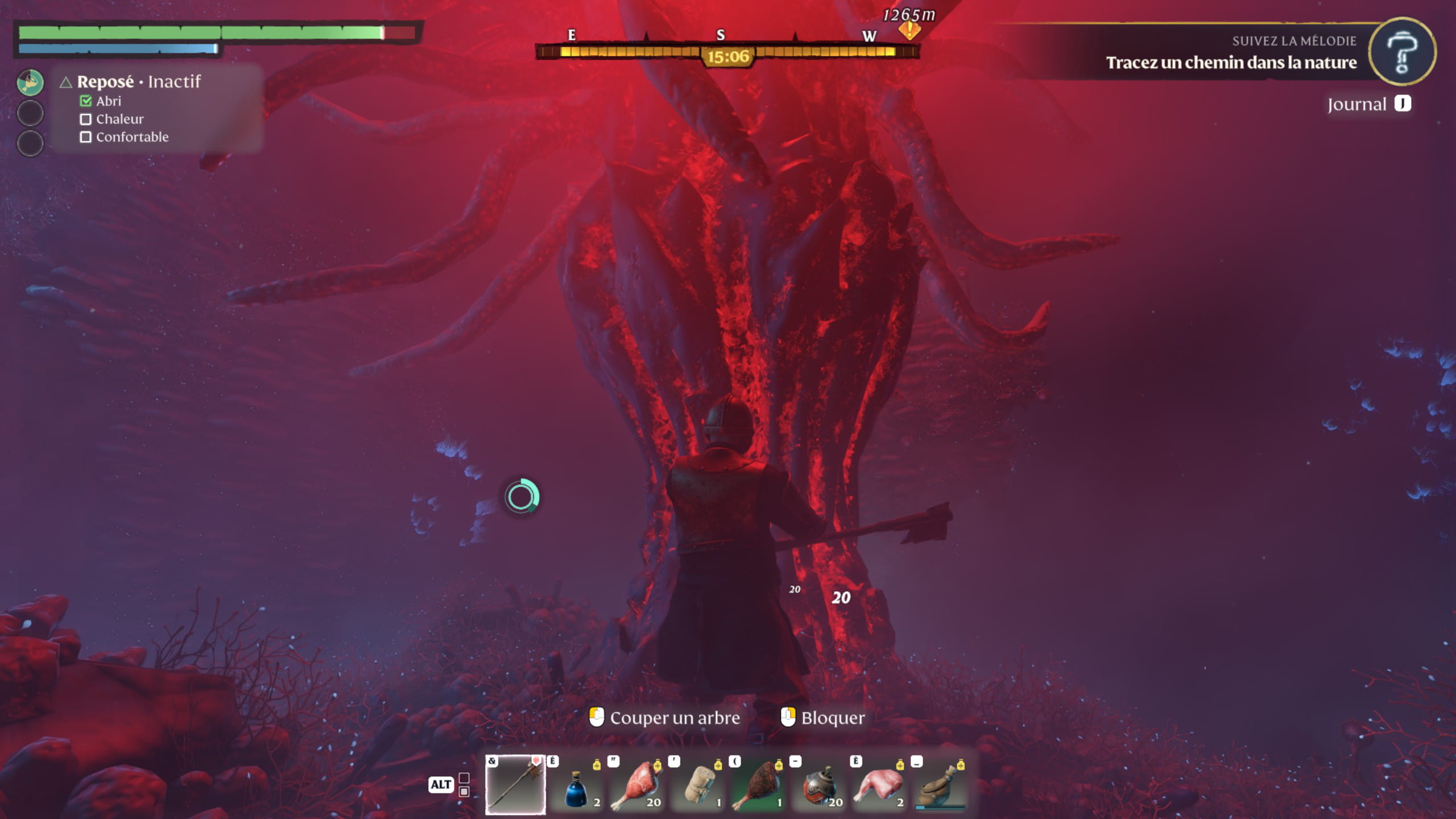Select the red bomb stack slot

(820, 785)
